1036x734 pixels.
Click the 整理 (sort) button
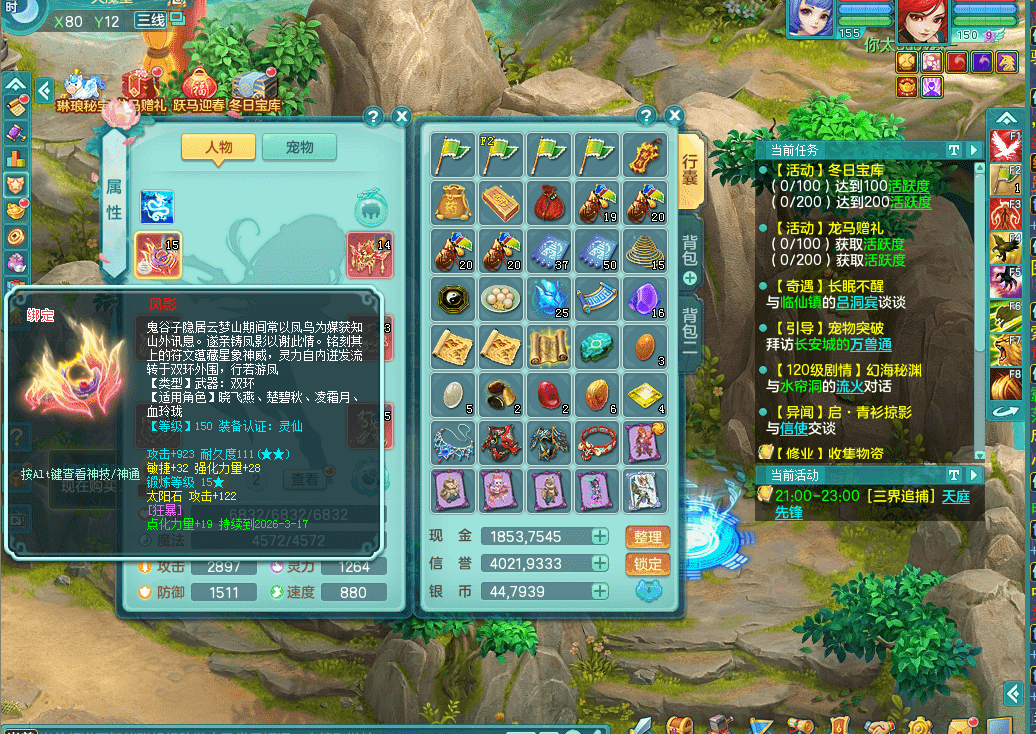646,537
